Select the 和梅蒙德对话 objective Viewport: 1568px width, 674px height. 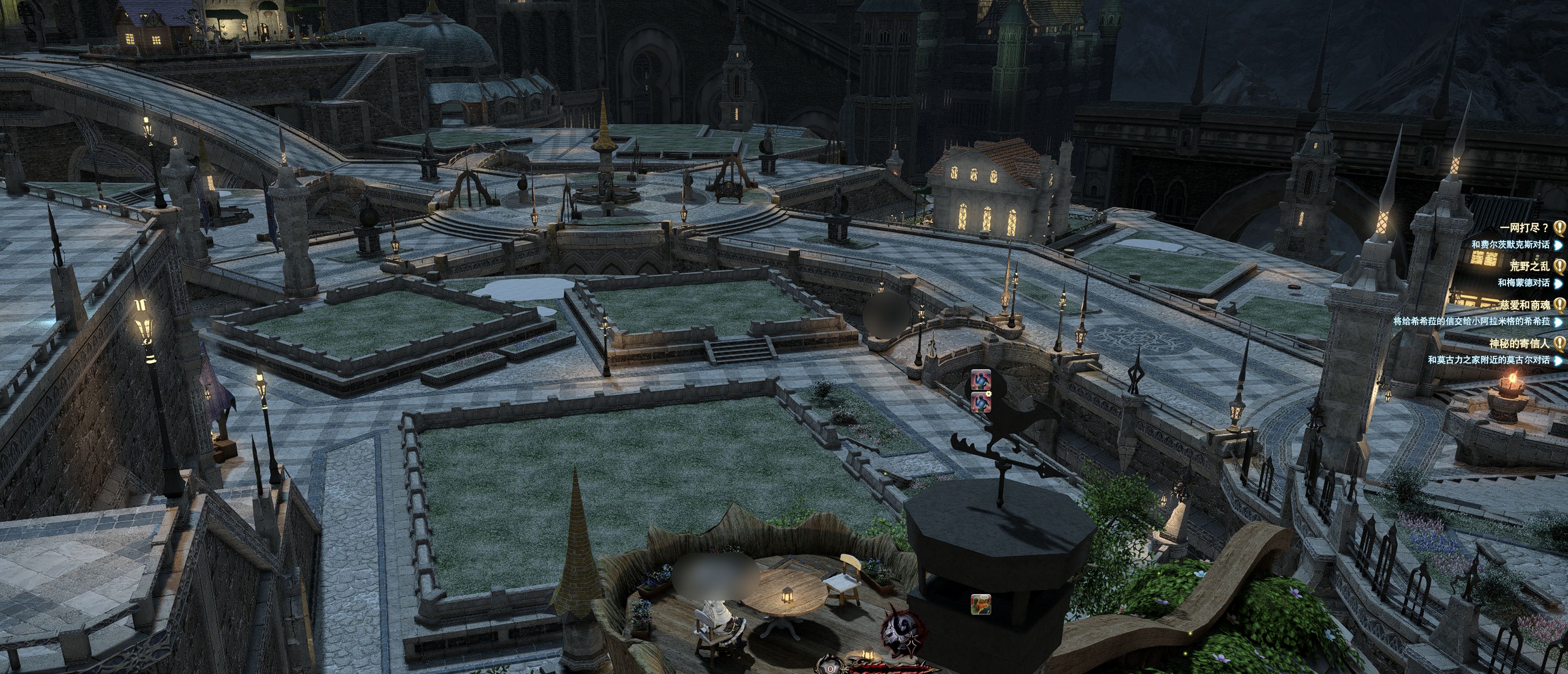[x=1523, y=283]
